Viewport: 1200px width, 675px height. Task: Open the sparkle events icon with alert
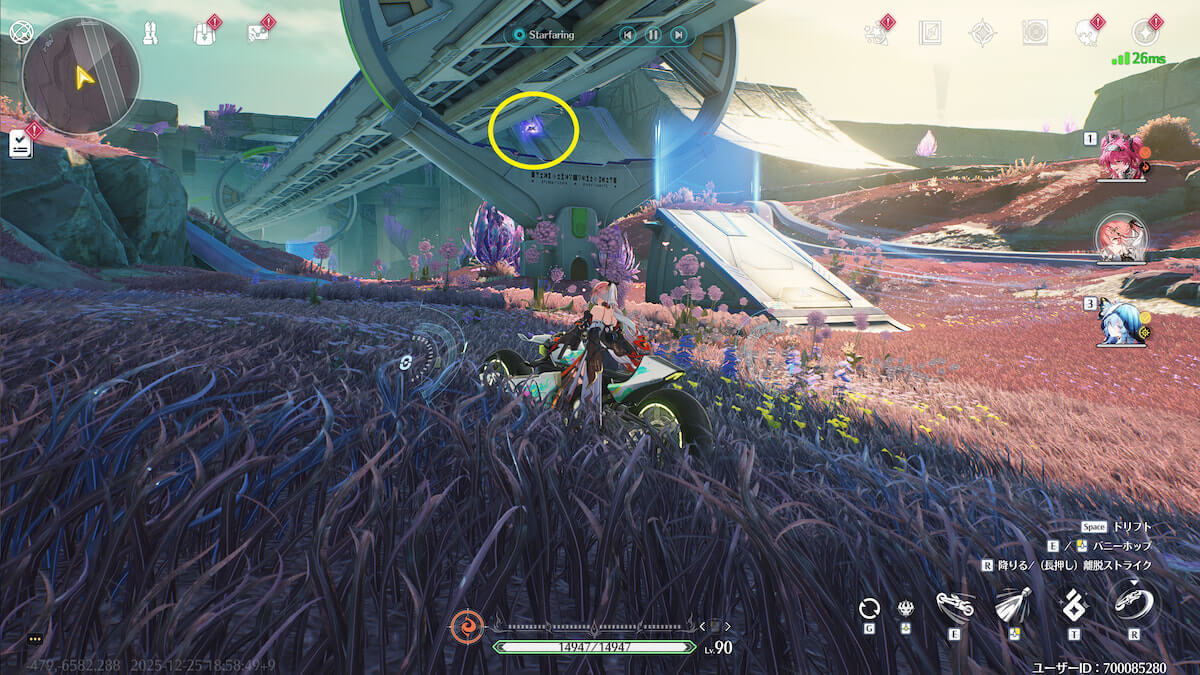(877, 34)
